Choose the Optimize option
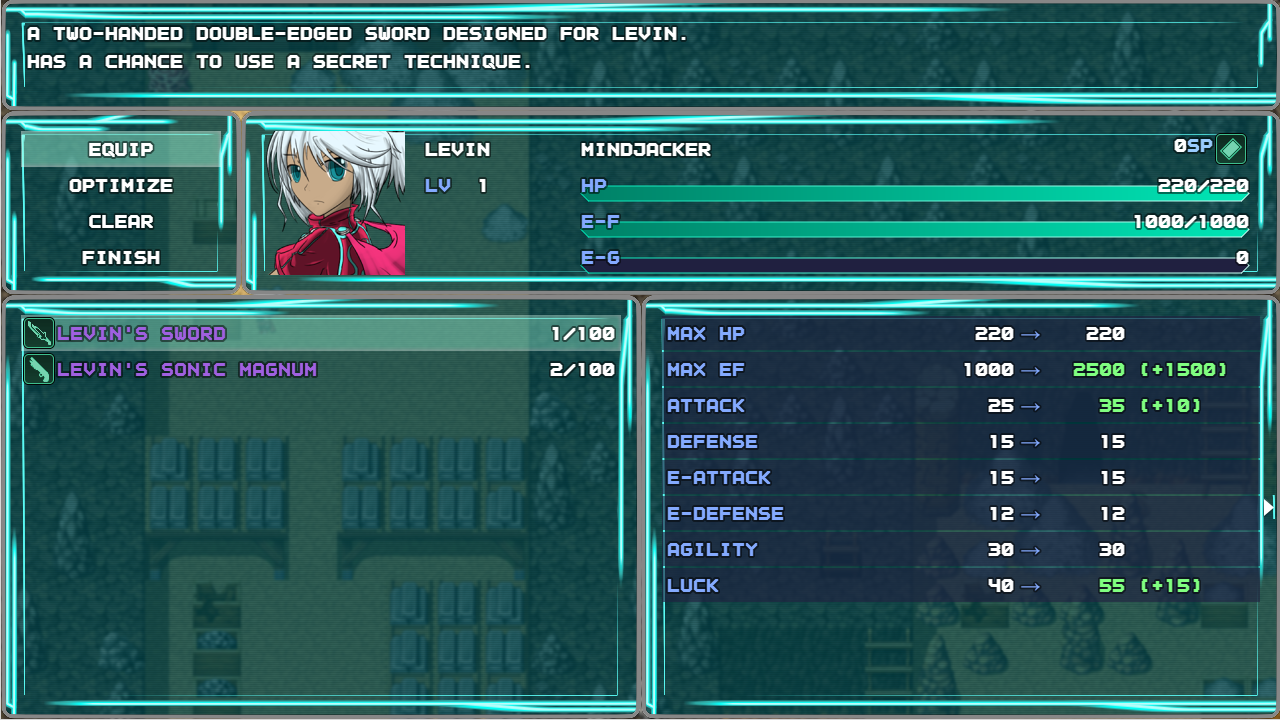The height and width of the screenshot is (720, 1280). point(121,186)
